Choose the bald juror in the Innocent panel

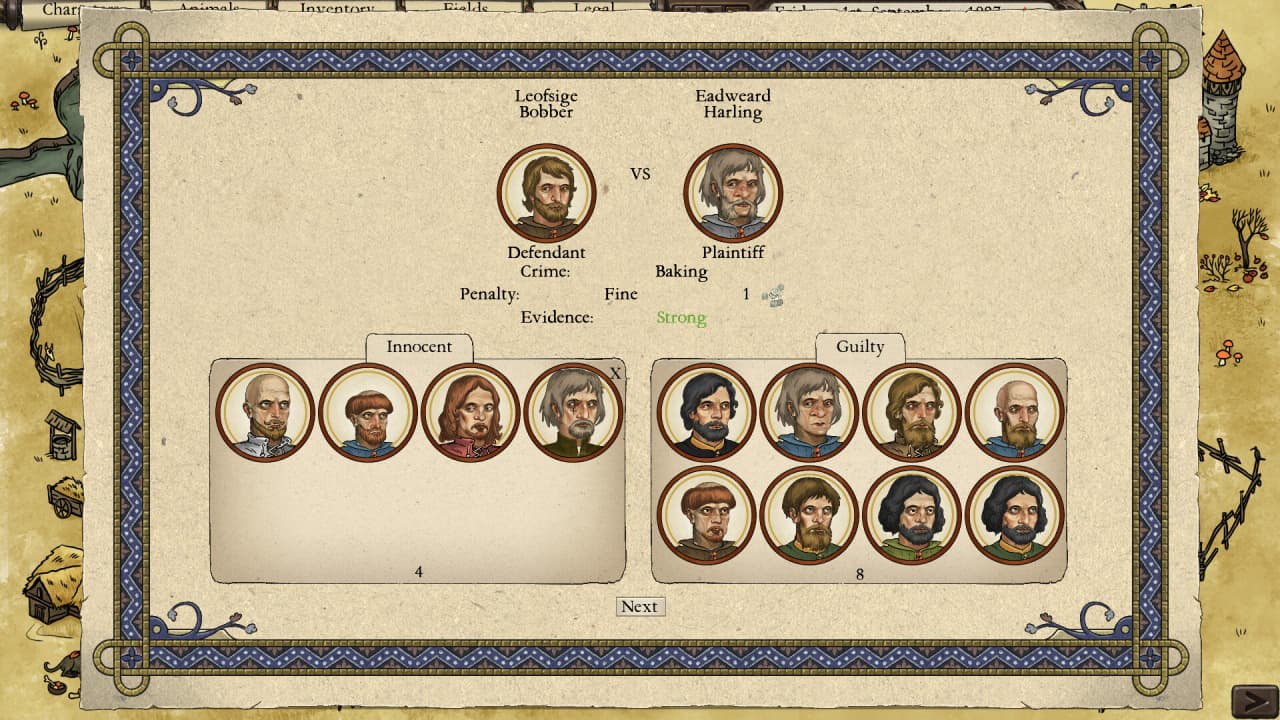[x=265, y=412]
